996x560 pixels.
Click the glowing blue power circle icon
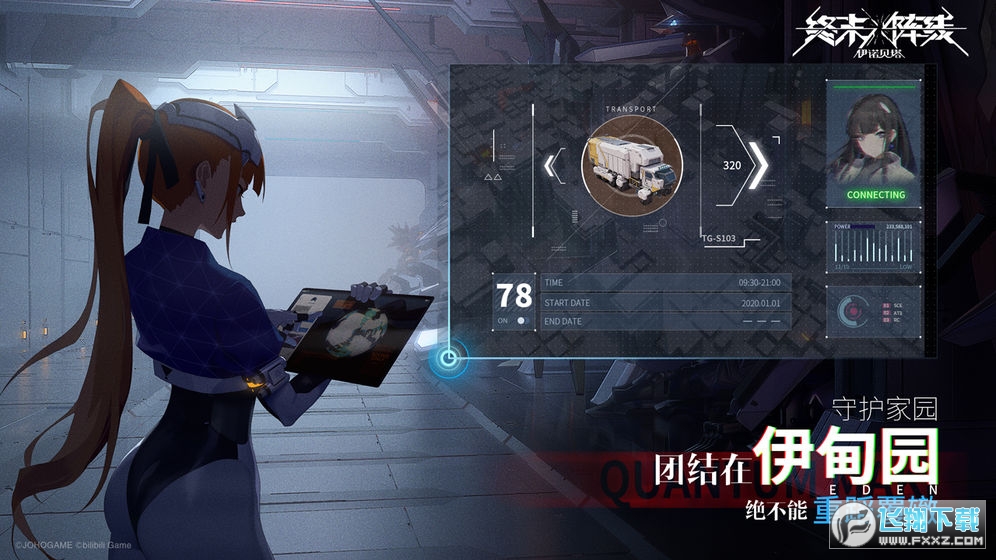[449, 356]
